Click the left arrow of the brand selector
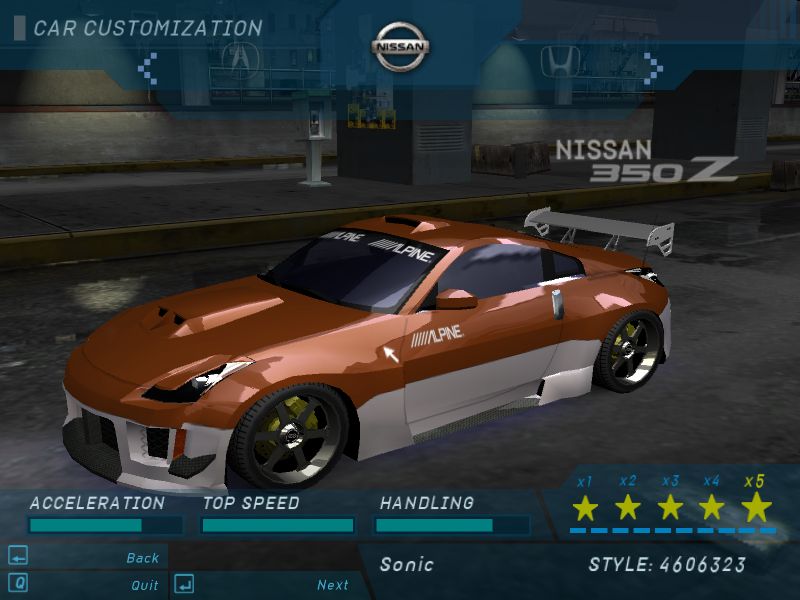Viewport: 800px width, 600px height. coord(147,67)
